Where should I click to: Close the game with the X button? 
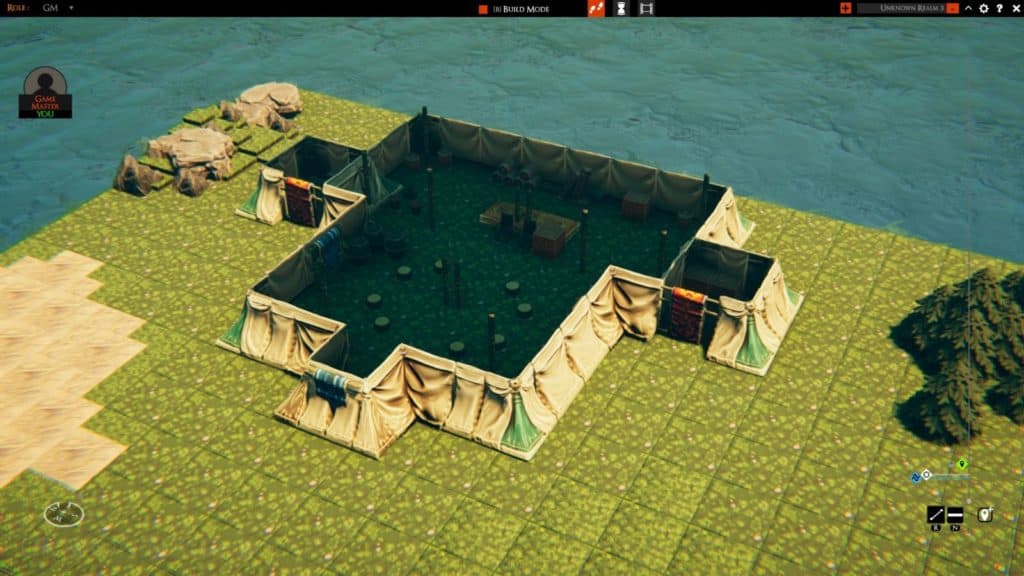pos(1014,9)
